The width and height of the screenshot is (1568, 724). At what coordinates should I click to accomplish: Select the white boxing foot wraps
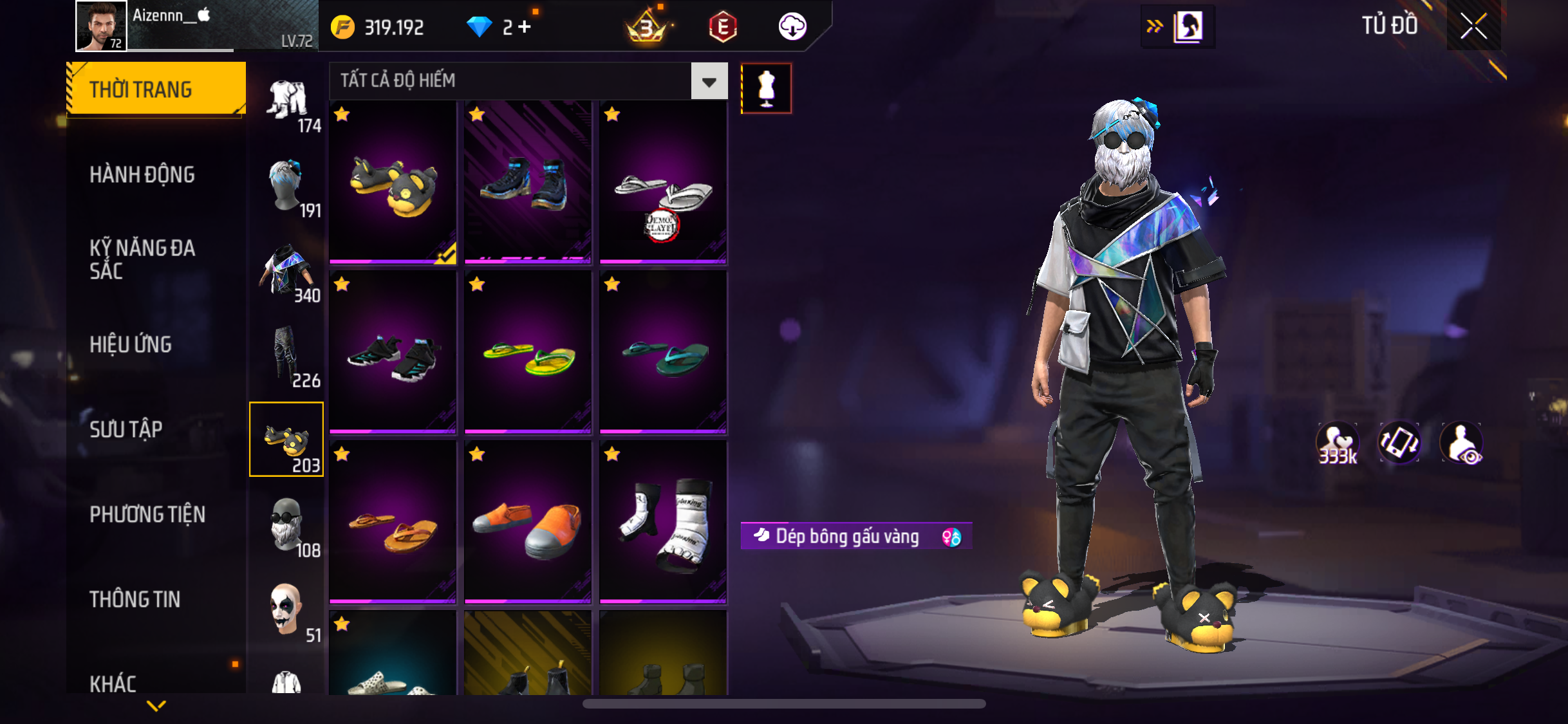click(663, 523)
